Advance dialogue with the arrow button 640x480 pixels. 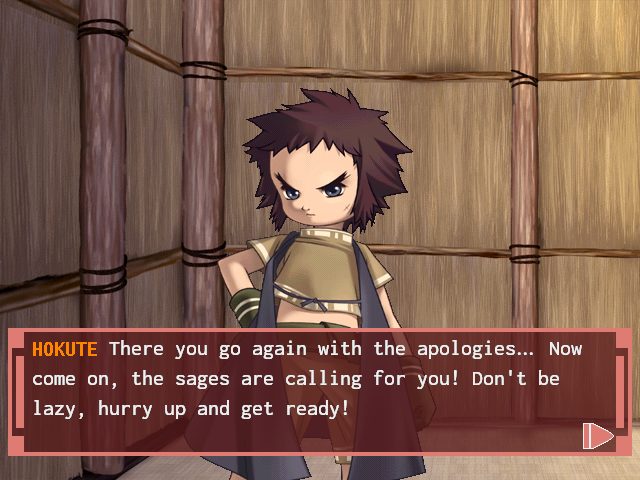click(597, 436)
